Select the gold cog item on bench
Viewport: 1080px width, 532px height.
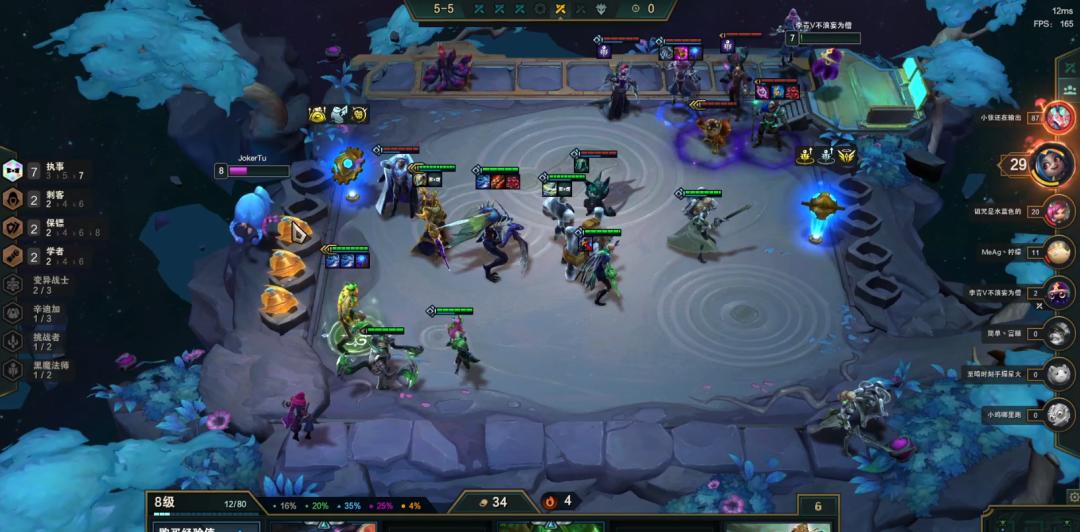pos(348,163)
